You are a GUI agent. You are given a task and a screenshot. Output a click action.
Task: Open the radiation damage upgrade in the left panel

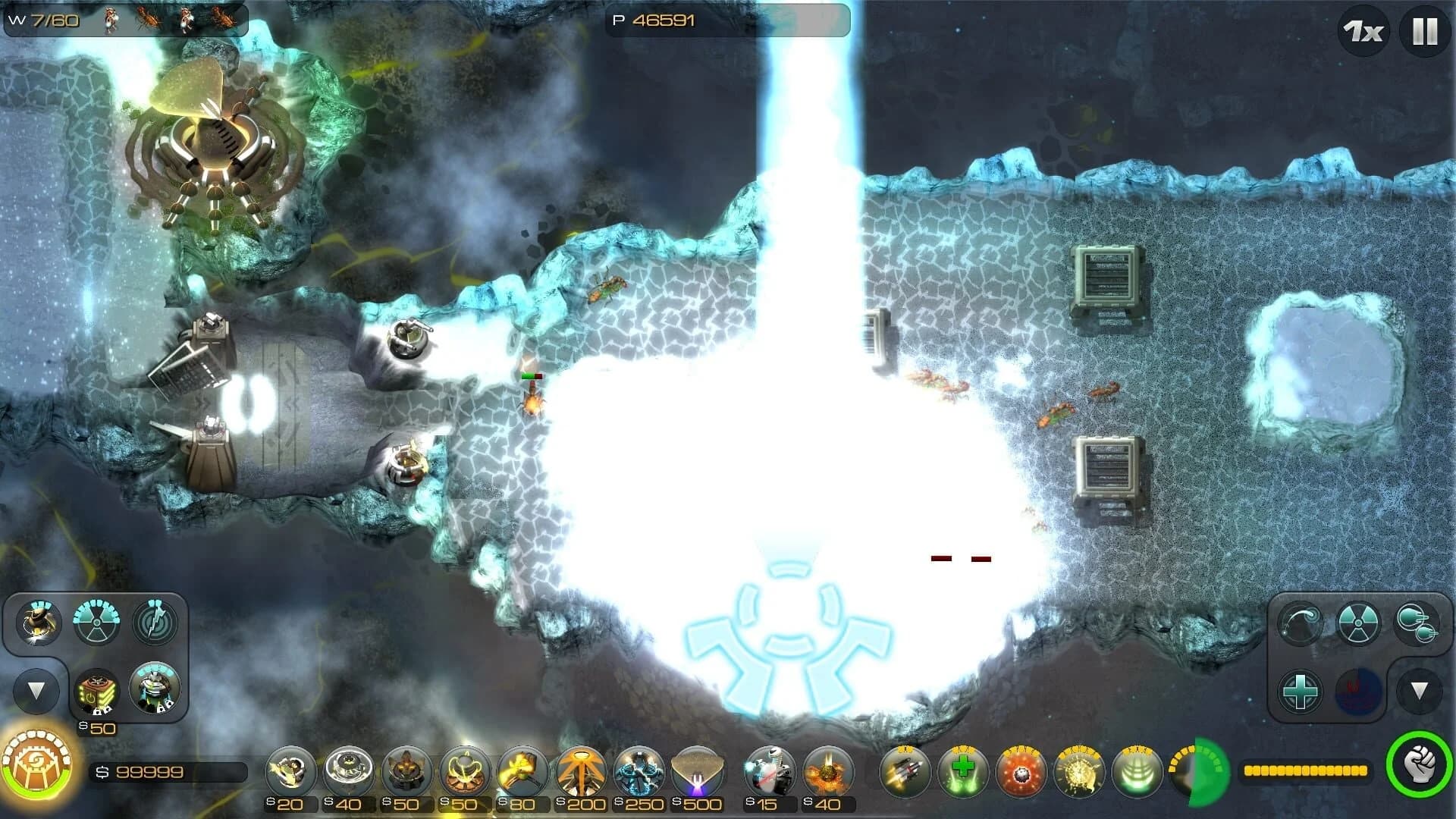(97, 623)
